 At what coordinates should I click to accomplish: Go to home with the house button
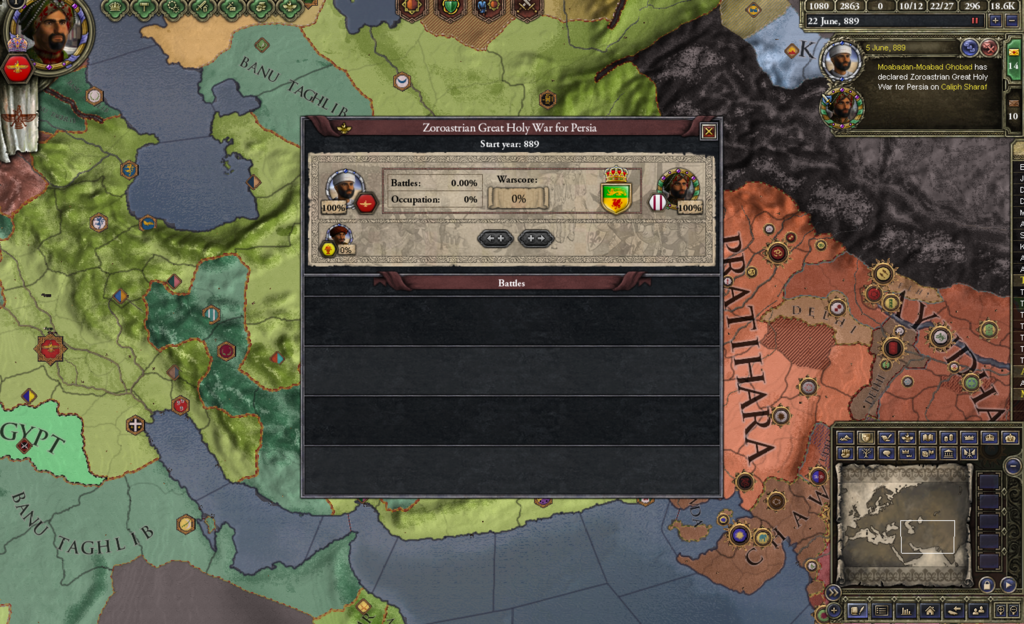coord(930,610)
